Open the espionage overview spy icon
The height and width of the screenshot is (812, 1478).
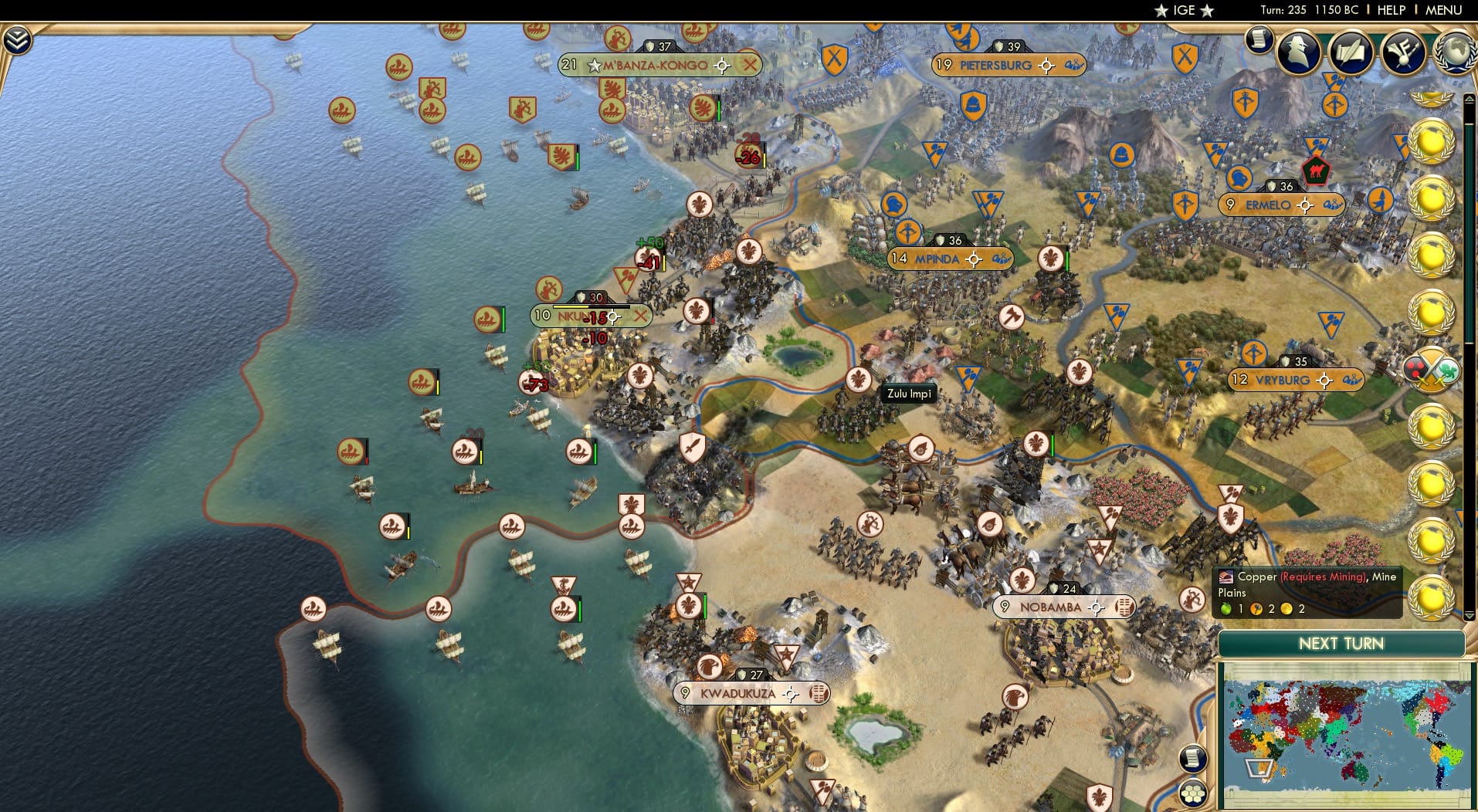[x=1298, y=52]
